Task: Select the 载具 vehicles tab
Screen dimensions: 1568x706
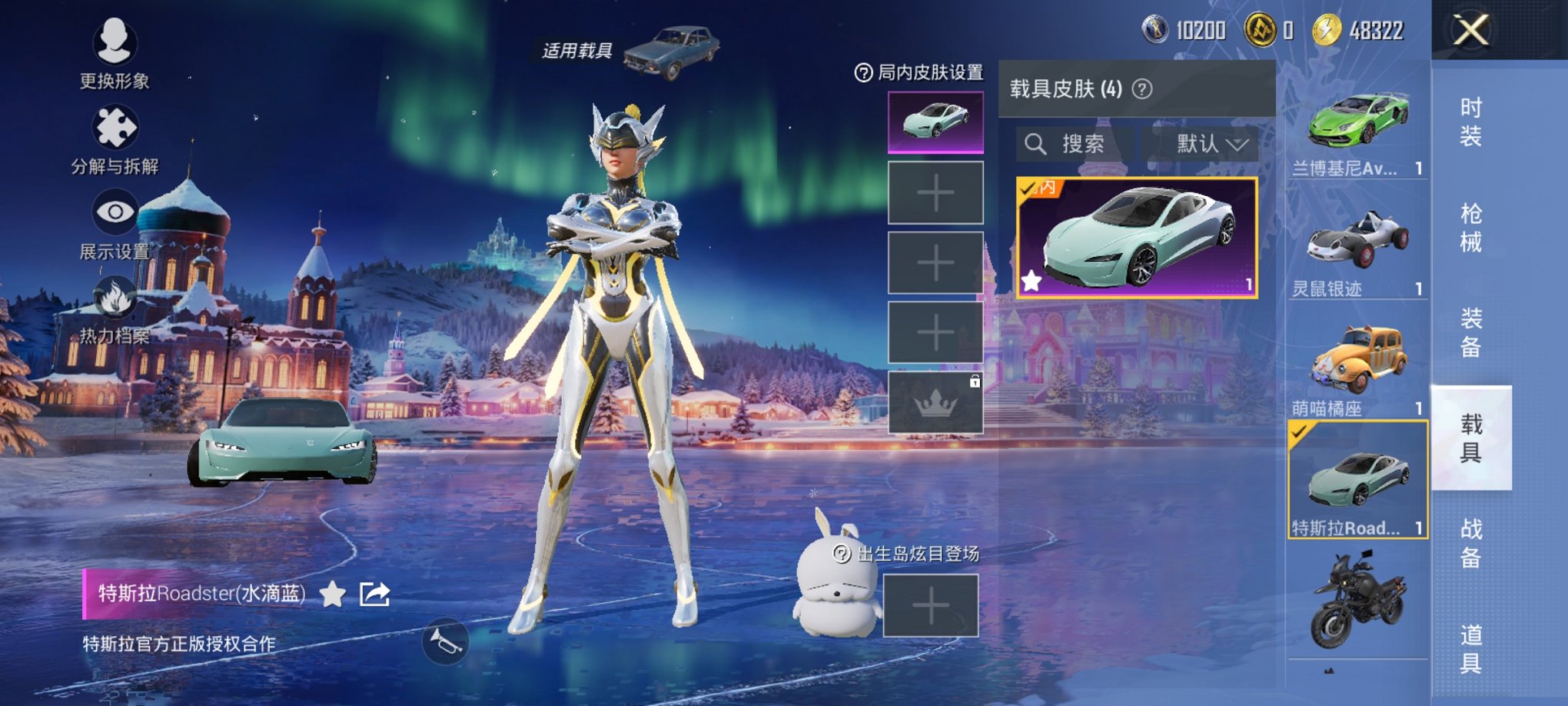Action: pyautogui.click(x=1470, y=438)
